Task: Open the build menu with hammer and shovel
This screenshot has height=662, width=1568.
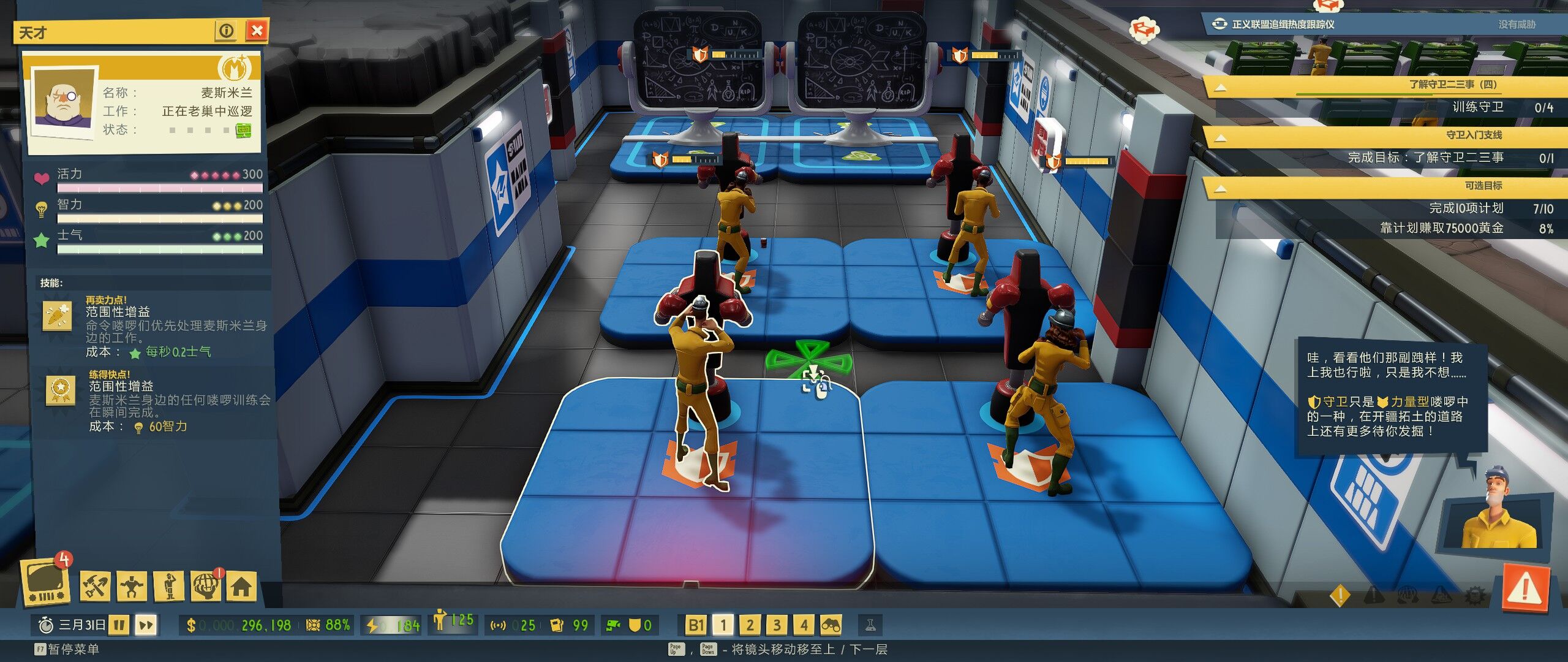Action: pos(95,587)
